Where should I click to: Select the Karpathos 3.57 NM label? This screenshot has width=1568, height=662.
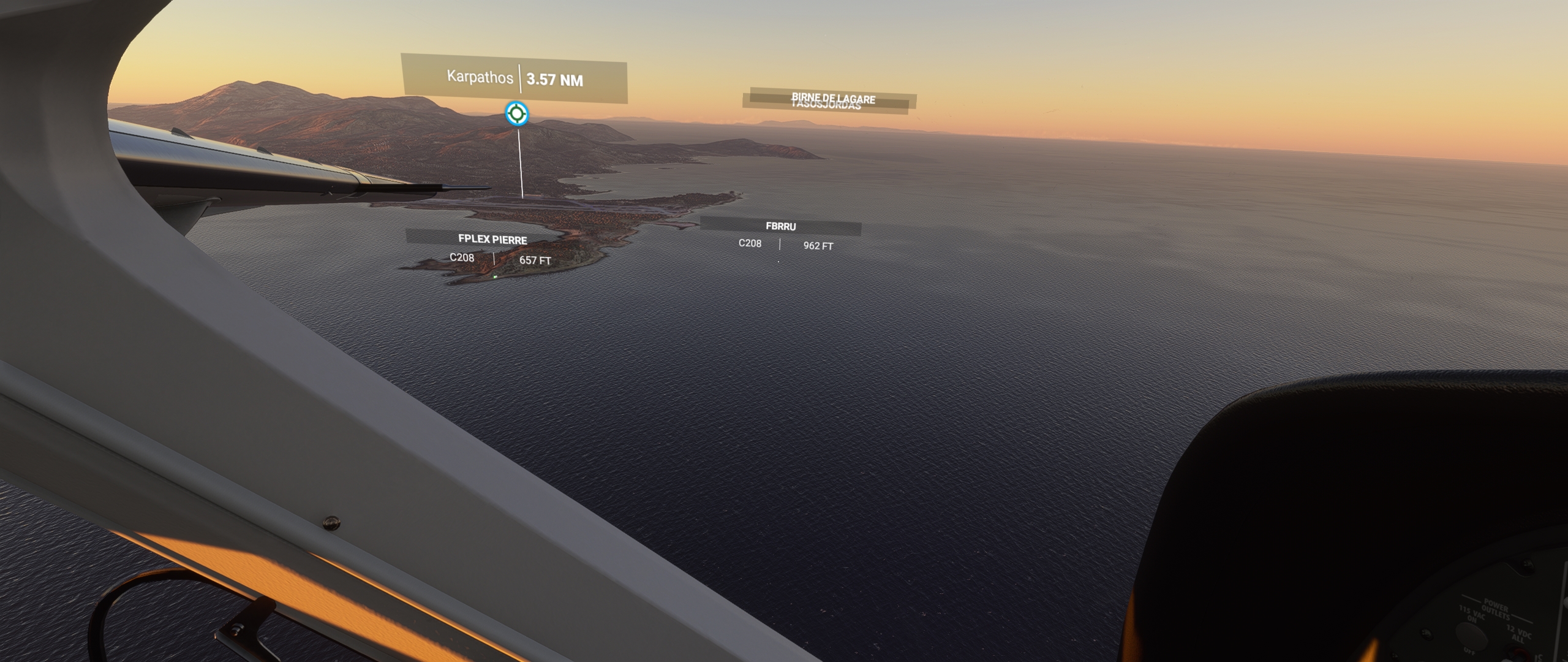point(514,78)
